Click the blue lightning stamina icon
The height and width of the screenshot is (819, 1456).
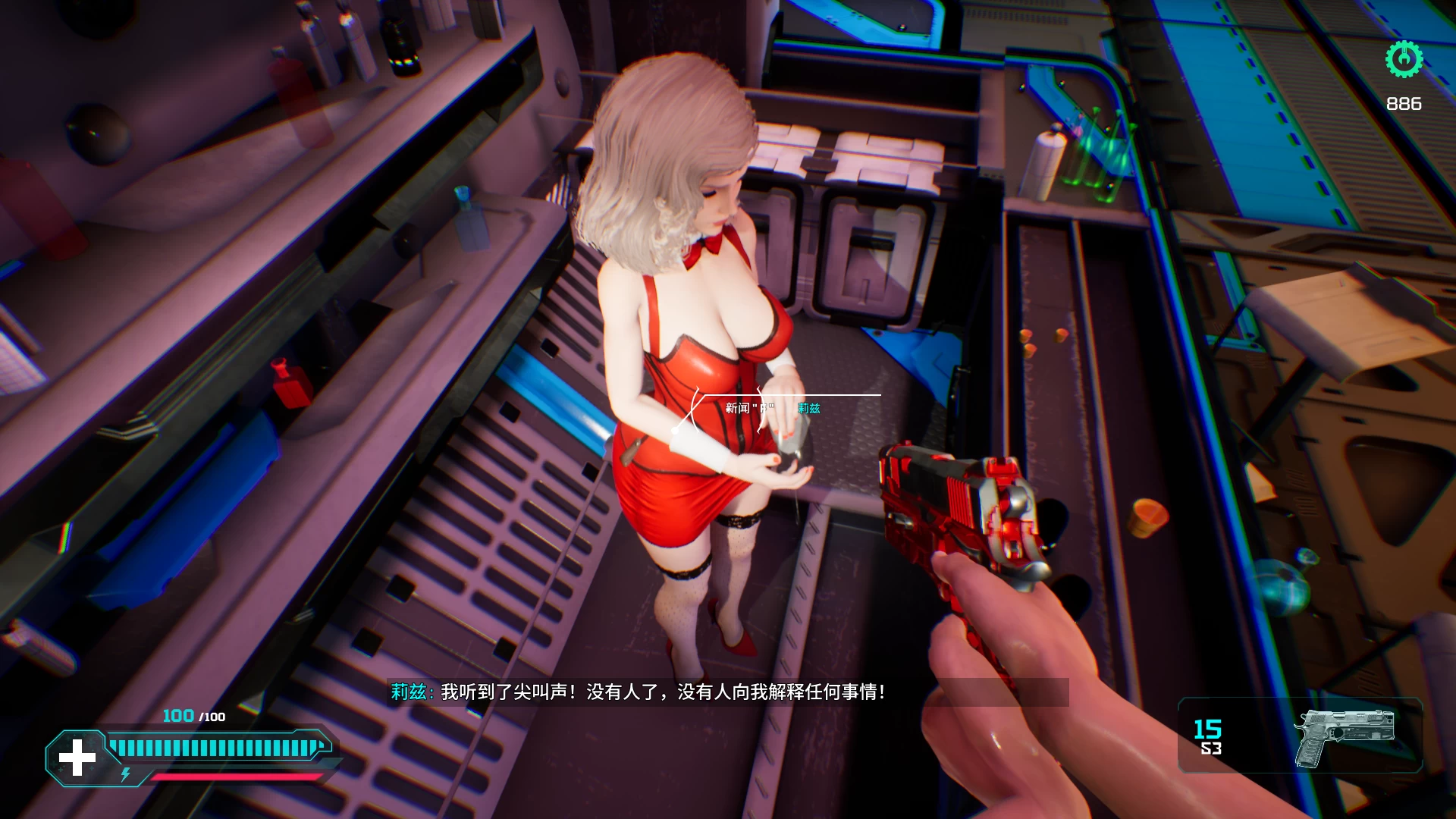(126, 776)
